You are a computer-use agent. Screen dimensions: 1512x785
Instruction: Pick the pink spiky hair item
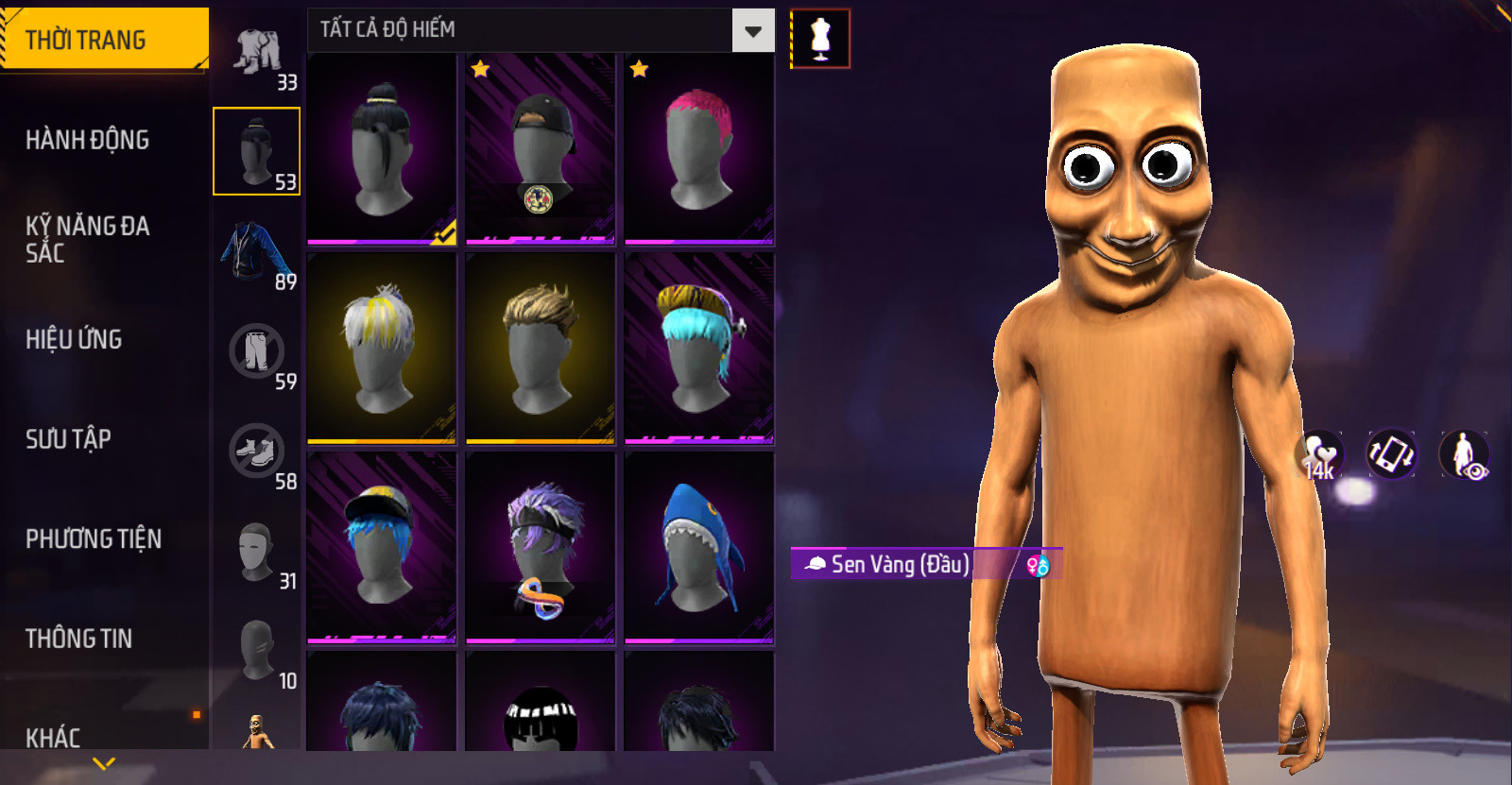pyautogui.click(x=699, y=148)
